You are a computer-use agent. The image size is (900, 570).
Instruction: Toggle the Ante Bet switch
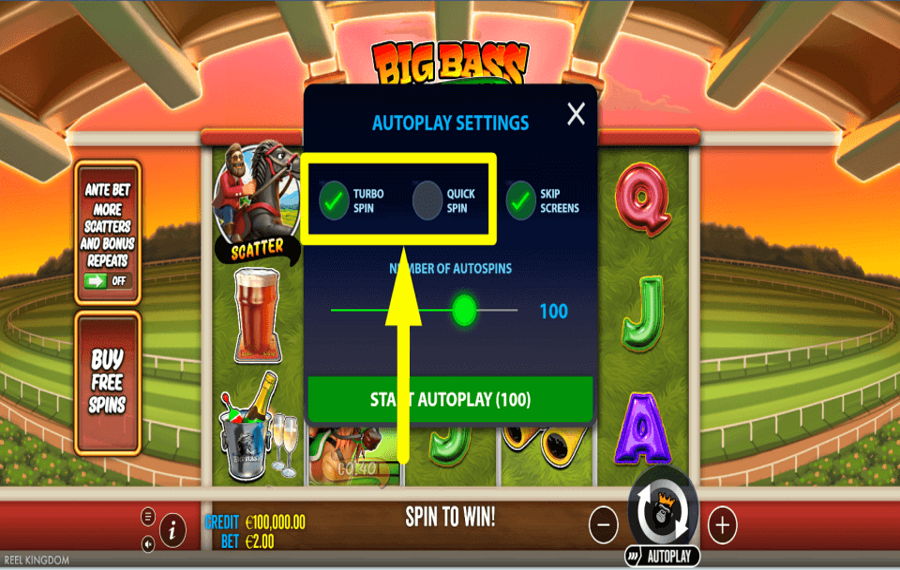[x=109, y=280]
